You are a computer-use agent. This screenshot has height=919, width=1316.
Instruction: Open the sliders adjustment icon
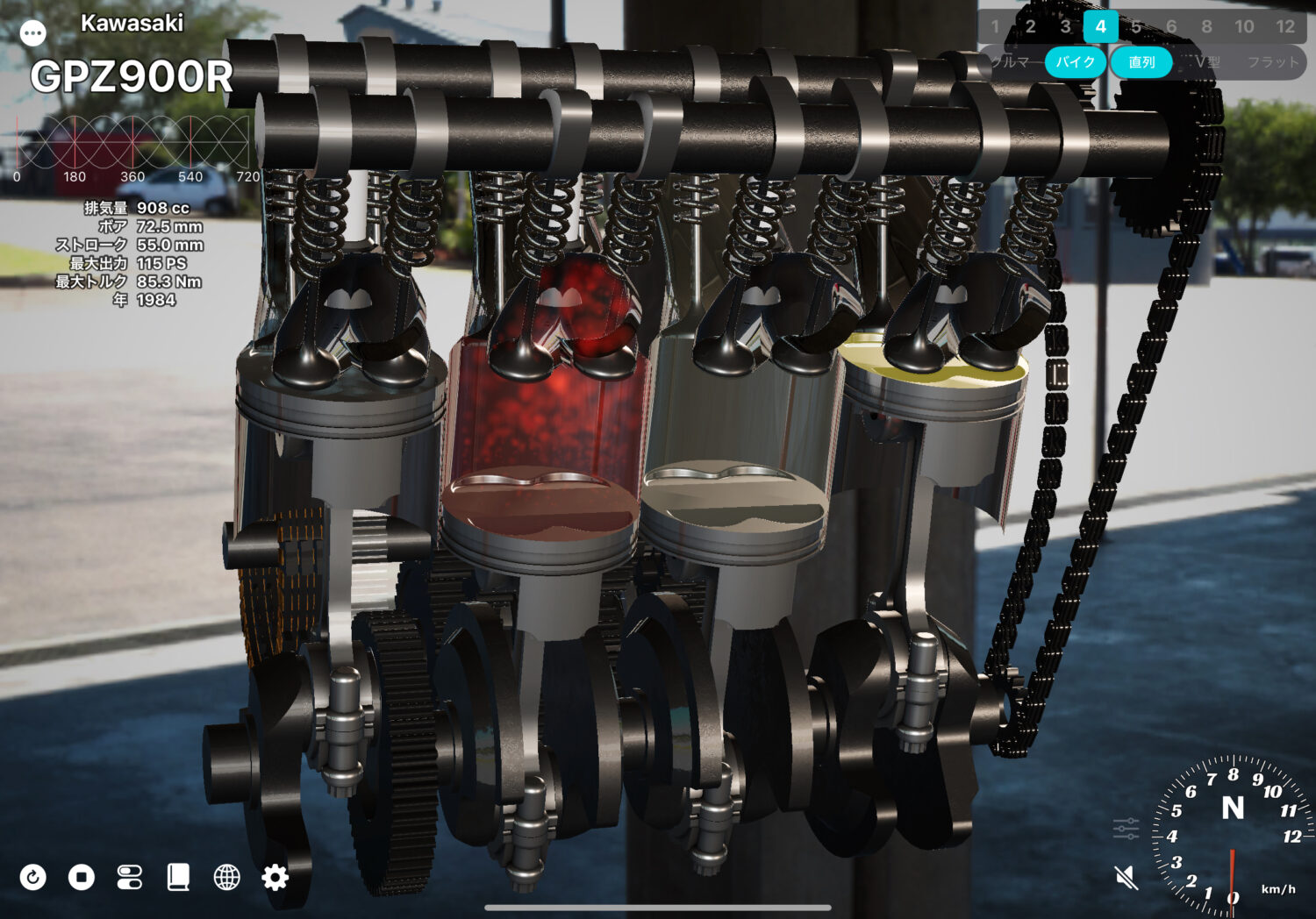1126,828
